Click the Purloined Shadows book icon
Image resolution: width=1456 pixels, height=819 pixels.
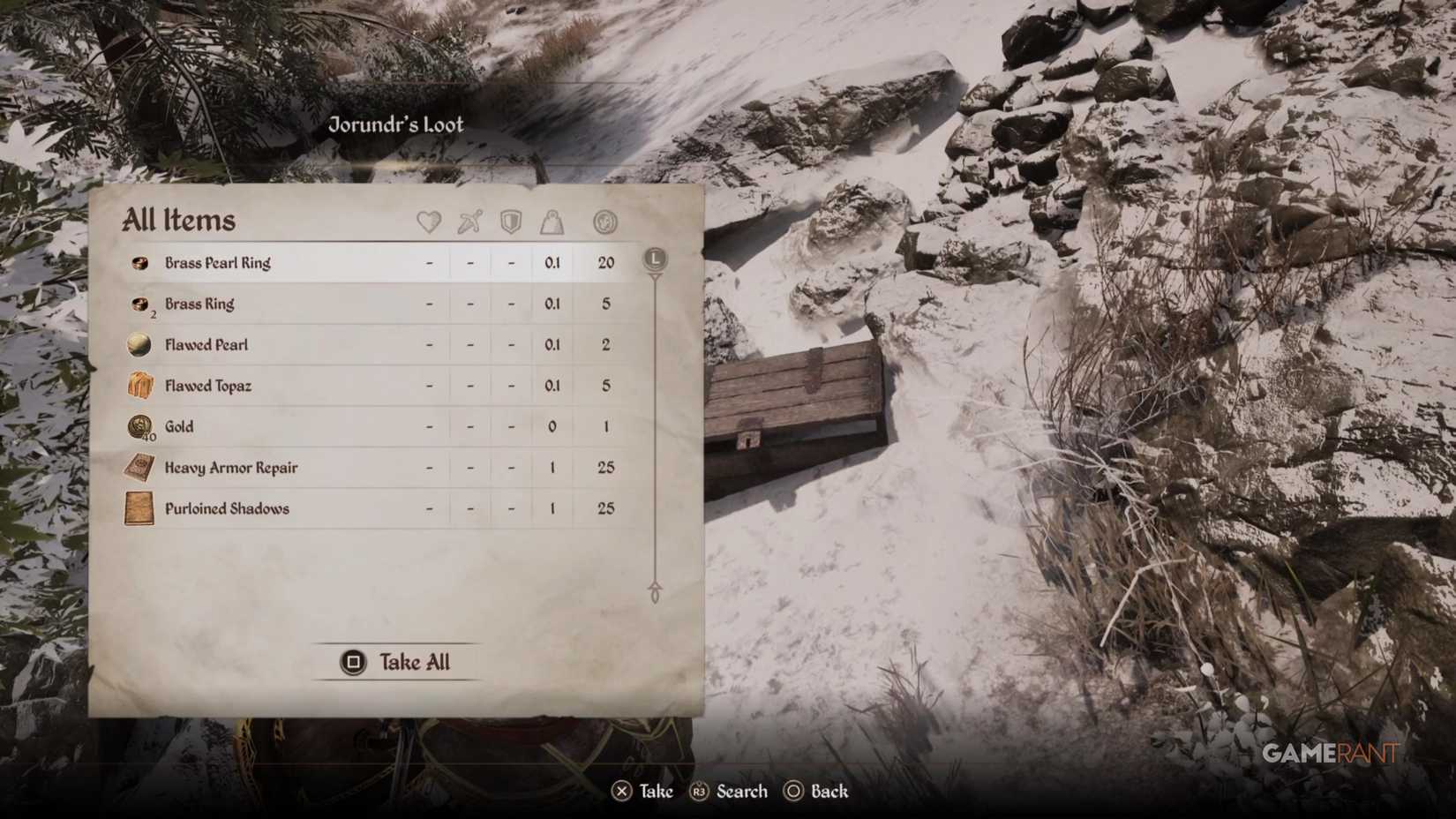[139, 508]
